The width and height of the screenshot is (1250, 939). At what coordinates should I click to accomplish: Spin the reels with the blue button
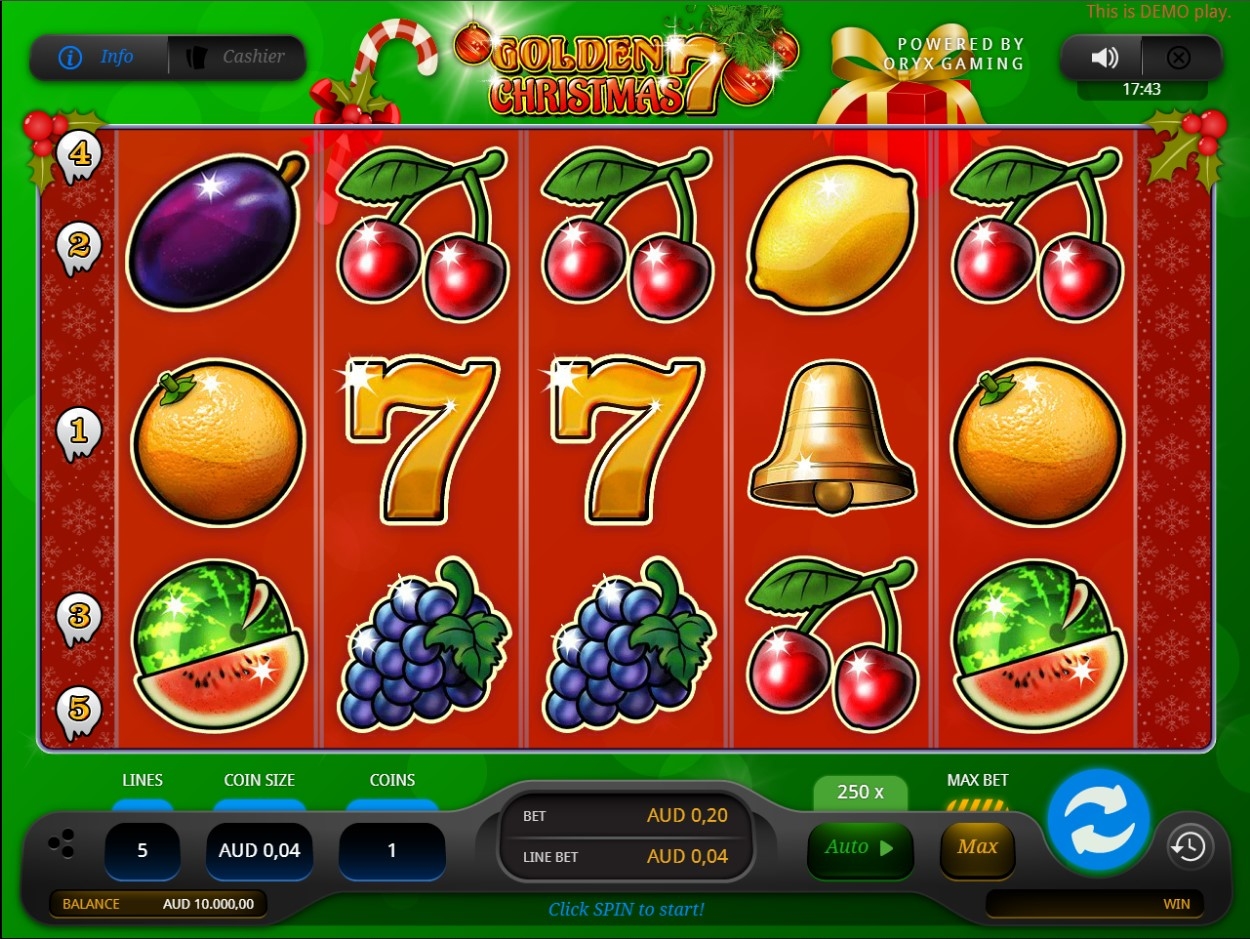coord(1098,821)
